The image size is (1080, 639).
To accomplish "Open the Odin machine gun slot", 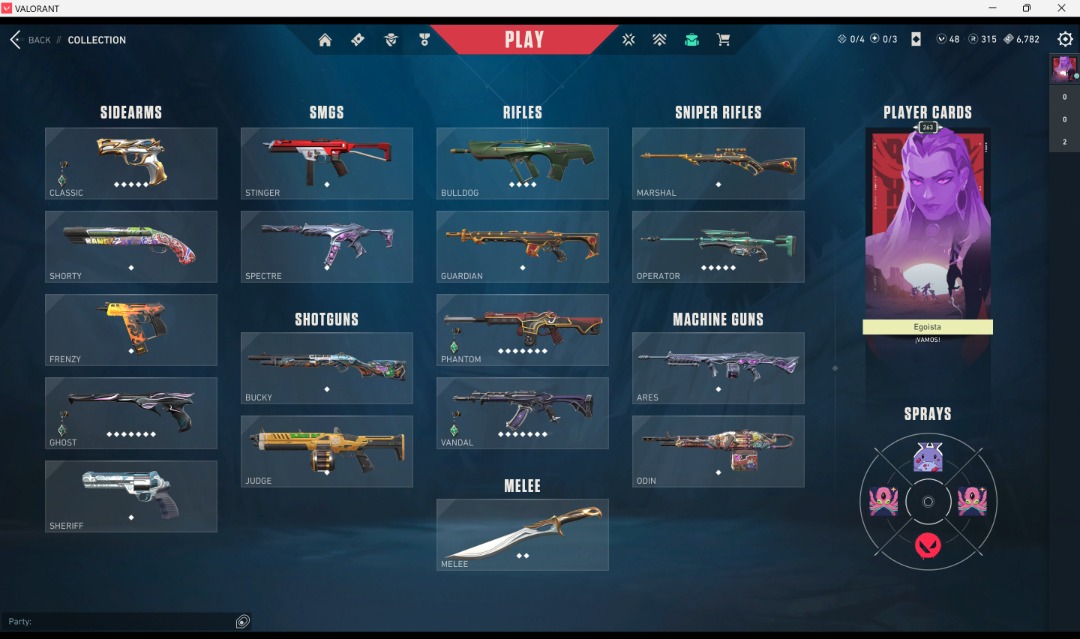I will (718, 451).
